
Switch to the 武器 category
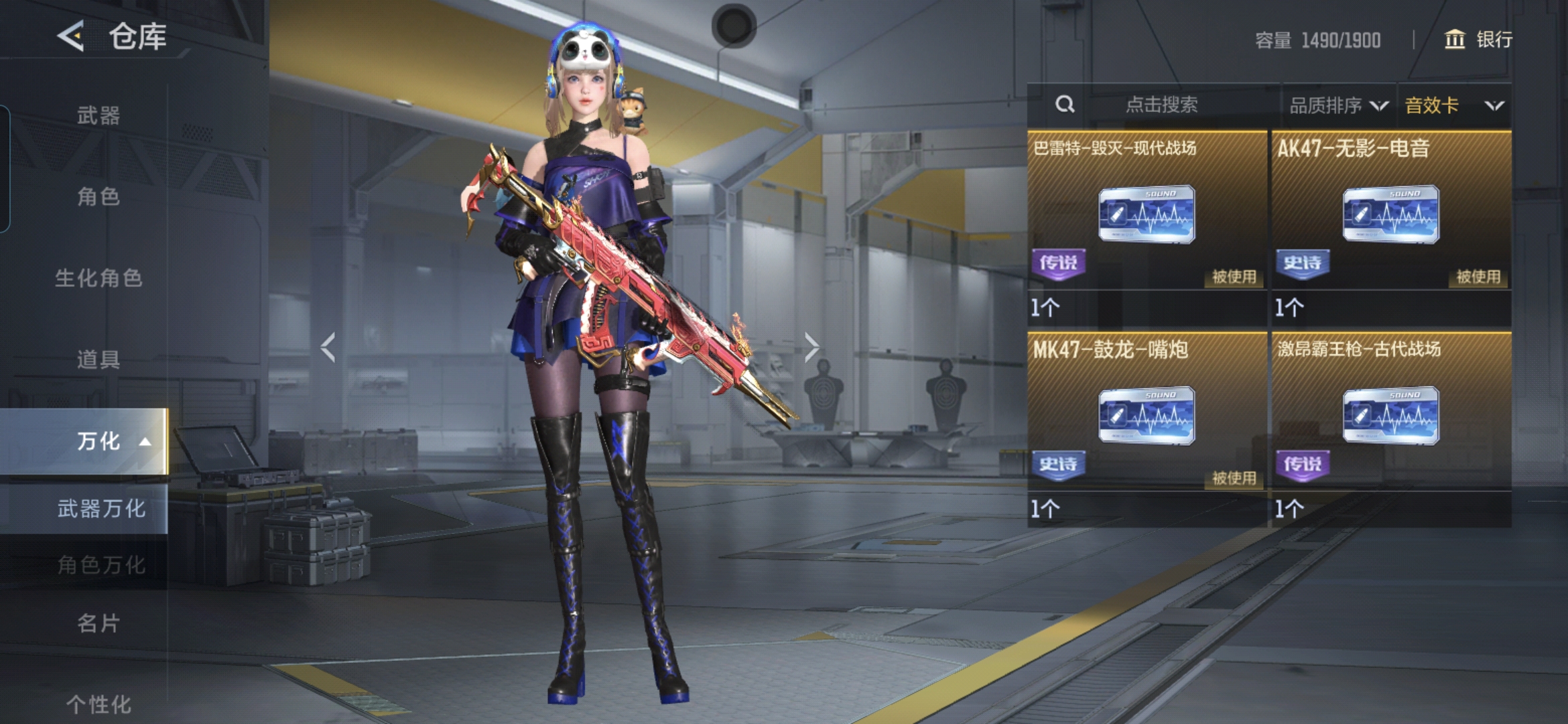click(99, 115)
